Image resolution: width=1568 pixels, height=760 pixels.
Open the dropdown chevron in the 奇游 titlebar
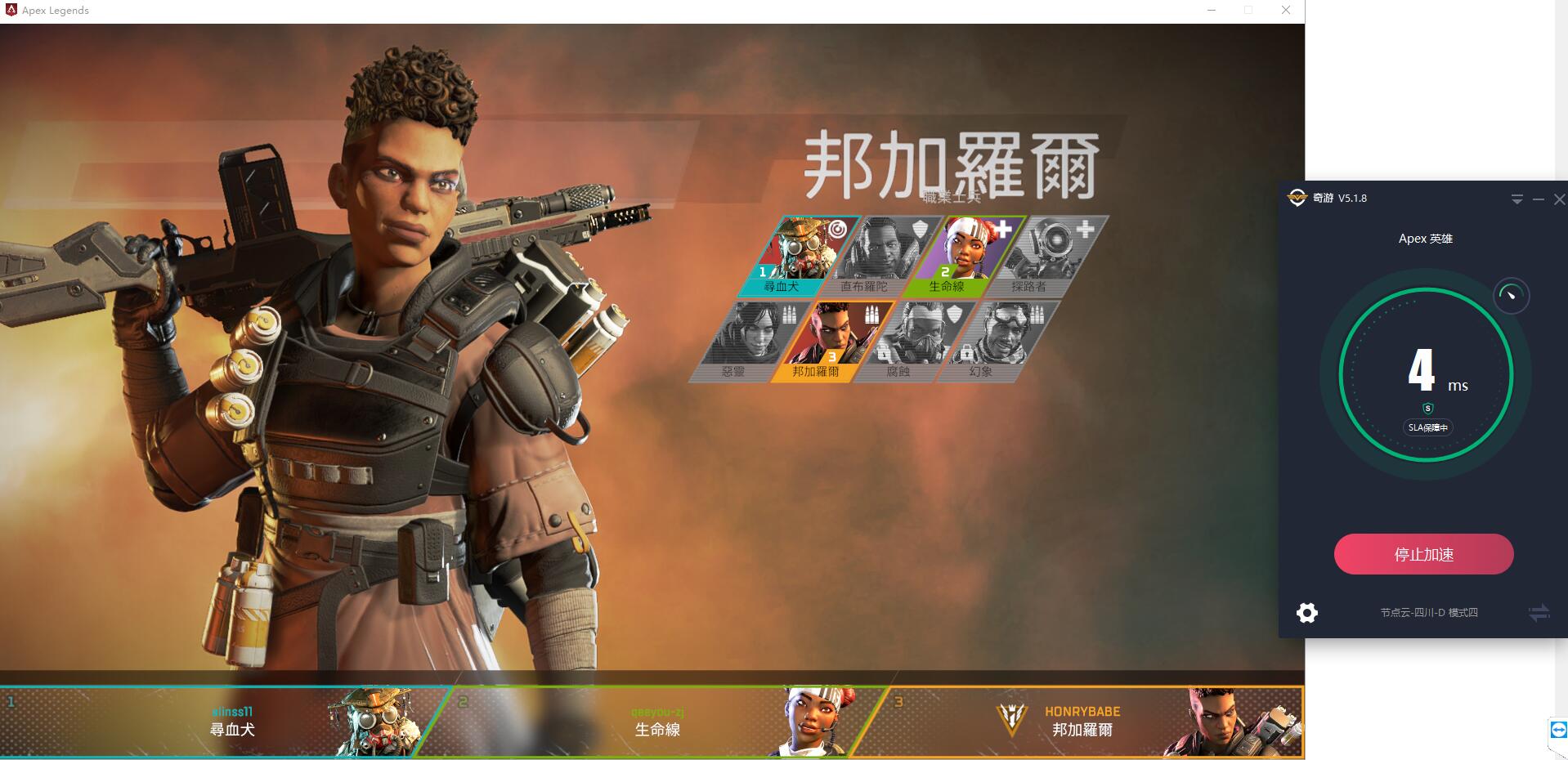(x=1517, y=199)
